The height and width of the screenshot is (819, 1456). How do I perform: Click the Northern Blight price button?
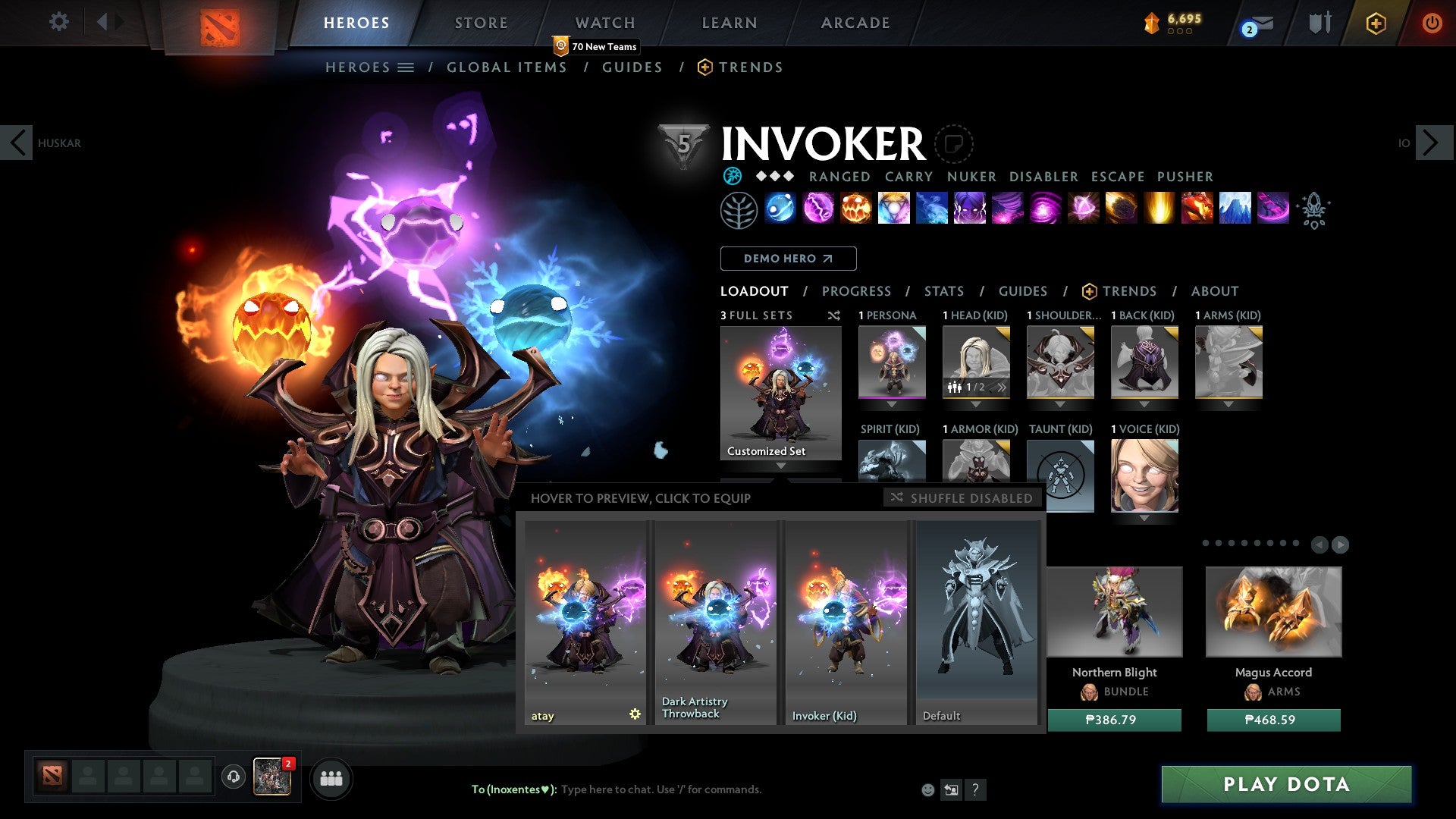pyautogui.click(x=1113, y=720)
